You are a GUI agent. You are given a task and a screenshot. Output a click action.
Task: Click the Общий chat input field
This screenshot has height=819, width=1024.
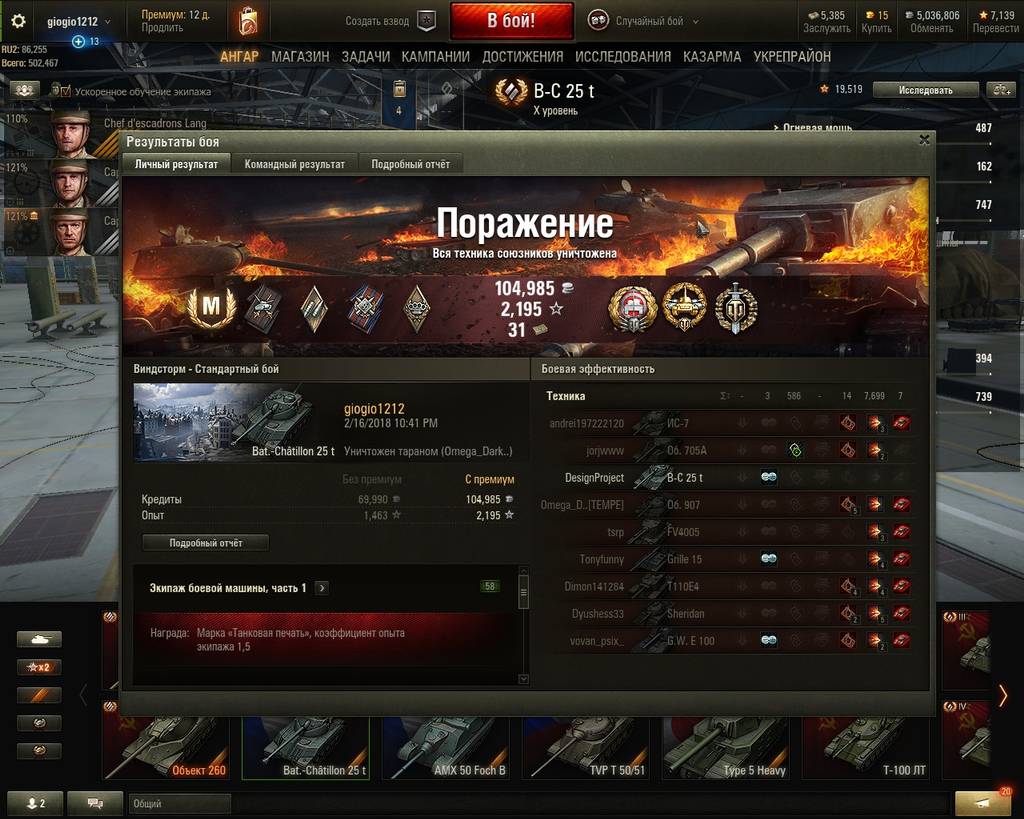tap(180, 804)
